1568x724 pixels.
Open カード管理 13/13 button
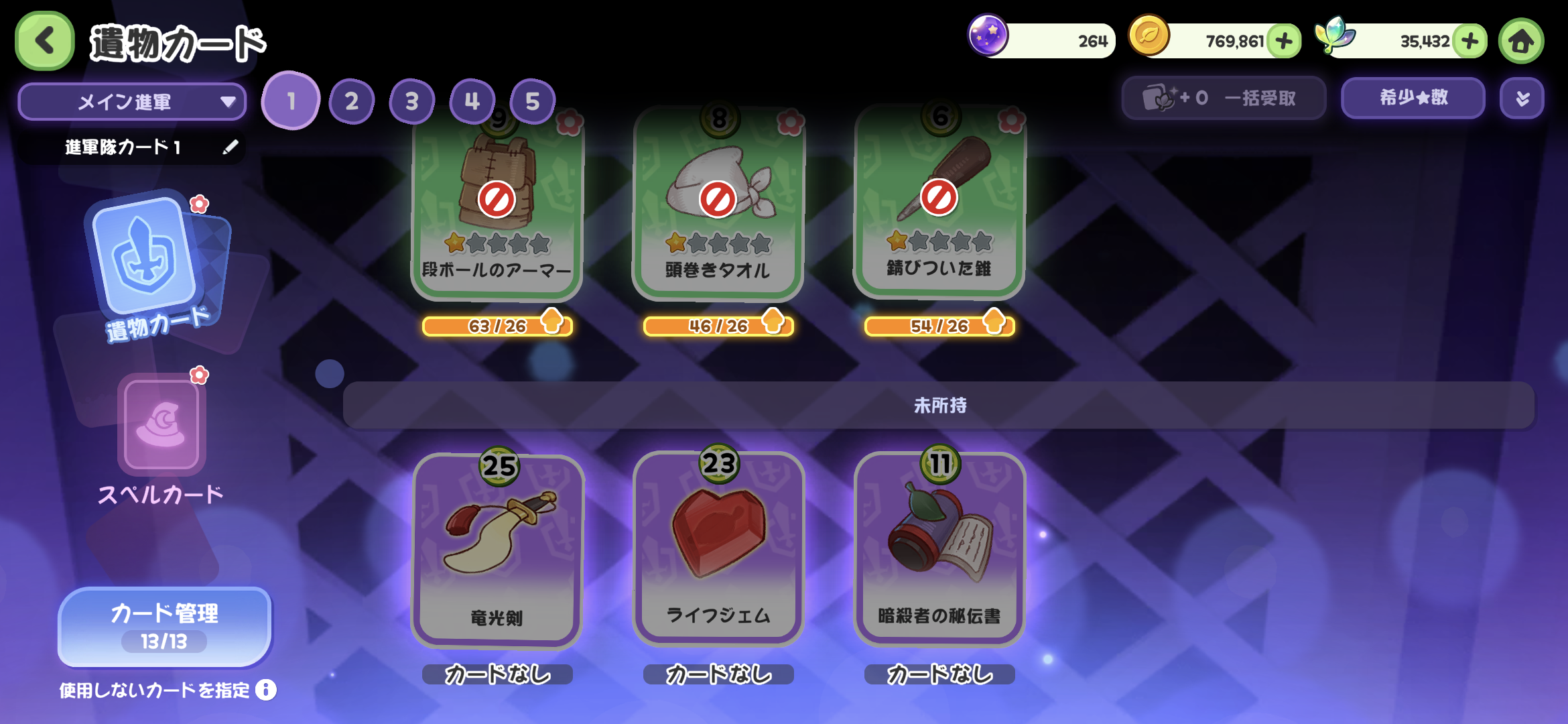[x=165, y=627]
